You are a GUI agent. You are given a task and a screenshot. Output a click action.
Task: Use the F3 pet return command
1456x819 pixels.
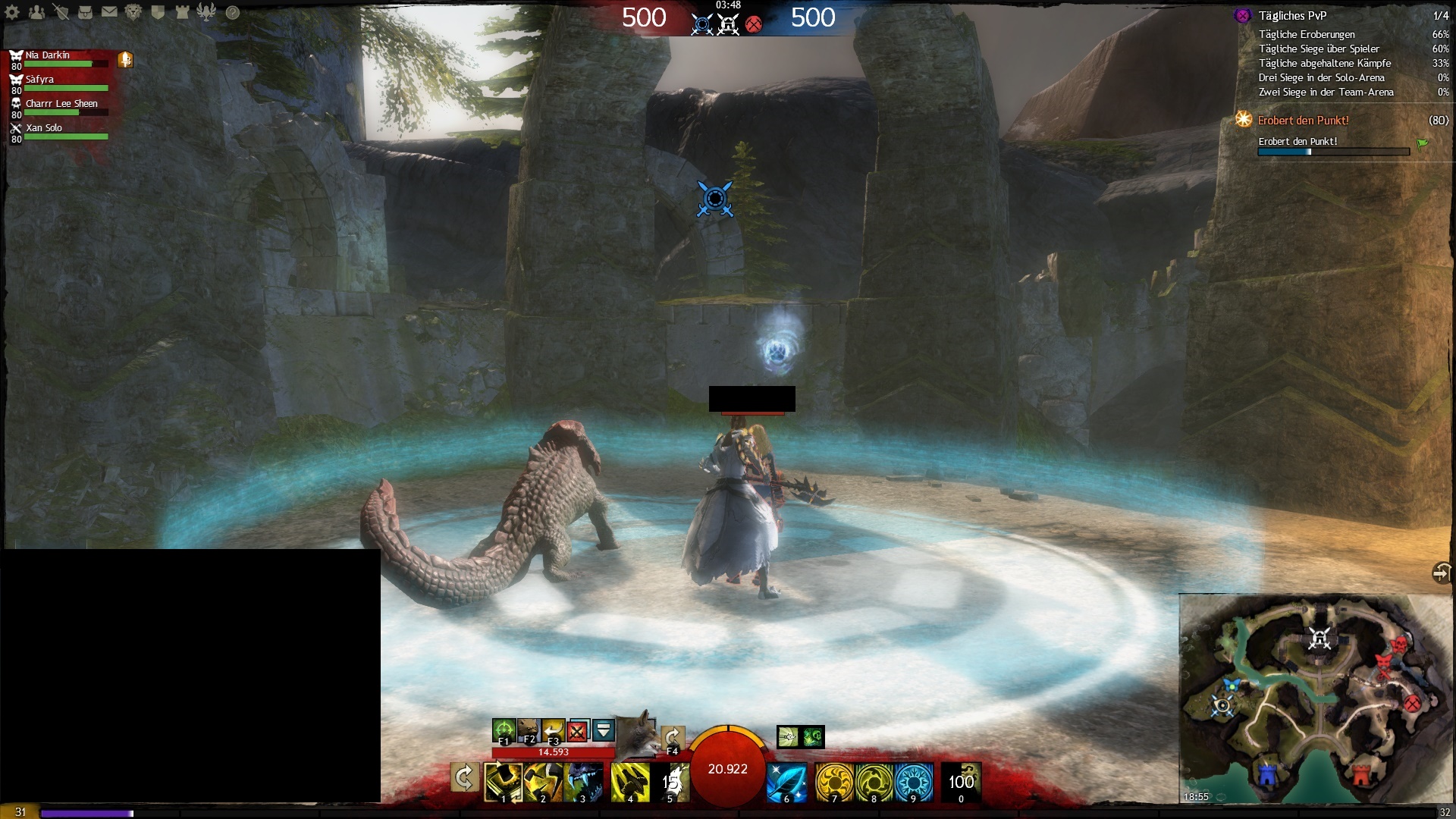click(553, 731)
